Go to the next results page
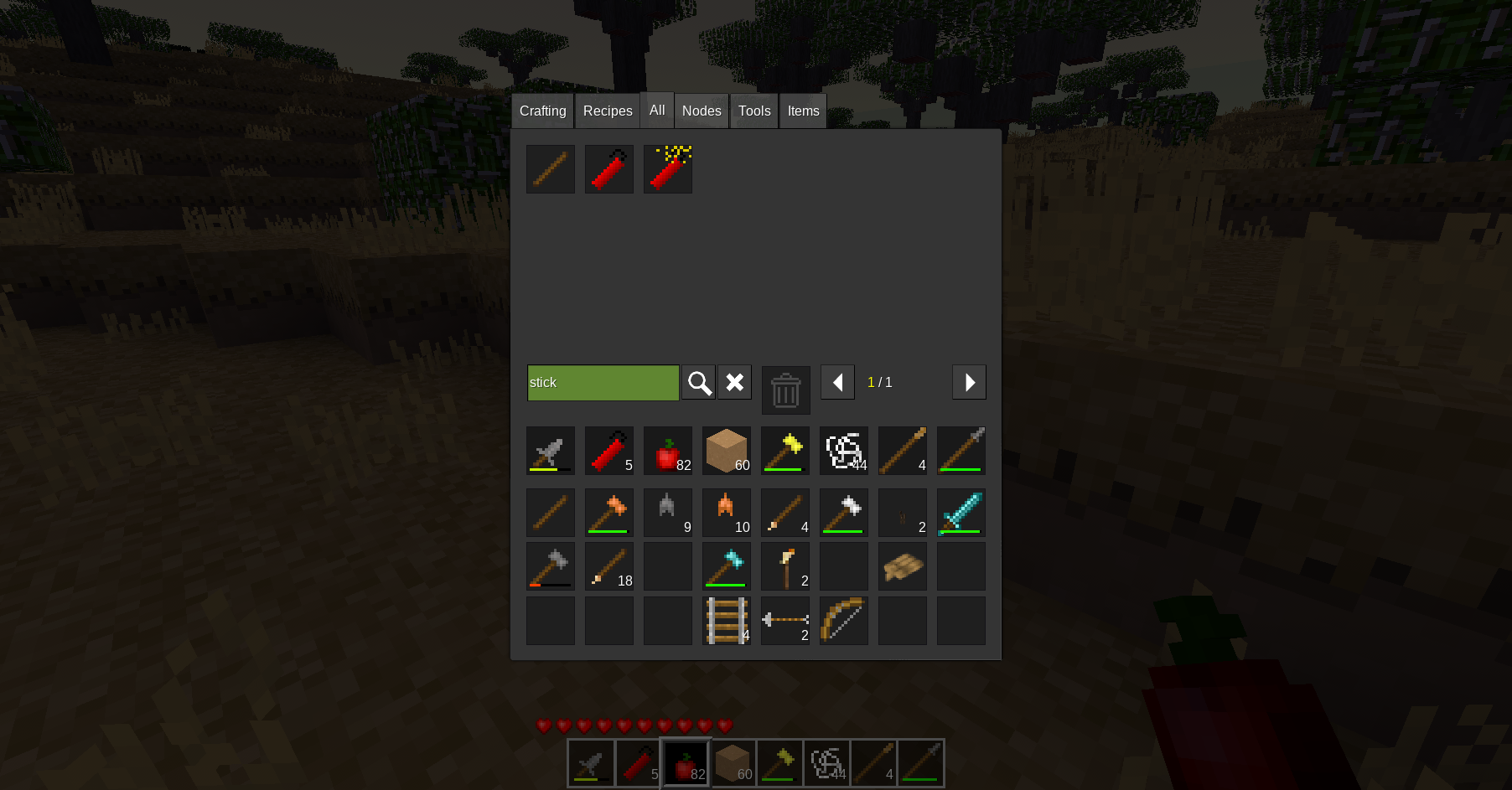The height and width of the screenshot is (790, 1512). click(969, 383)
